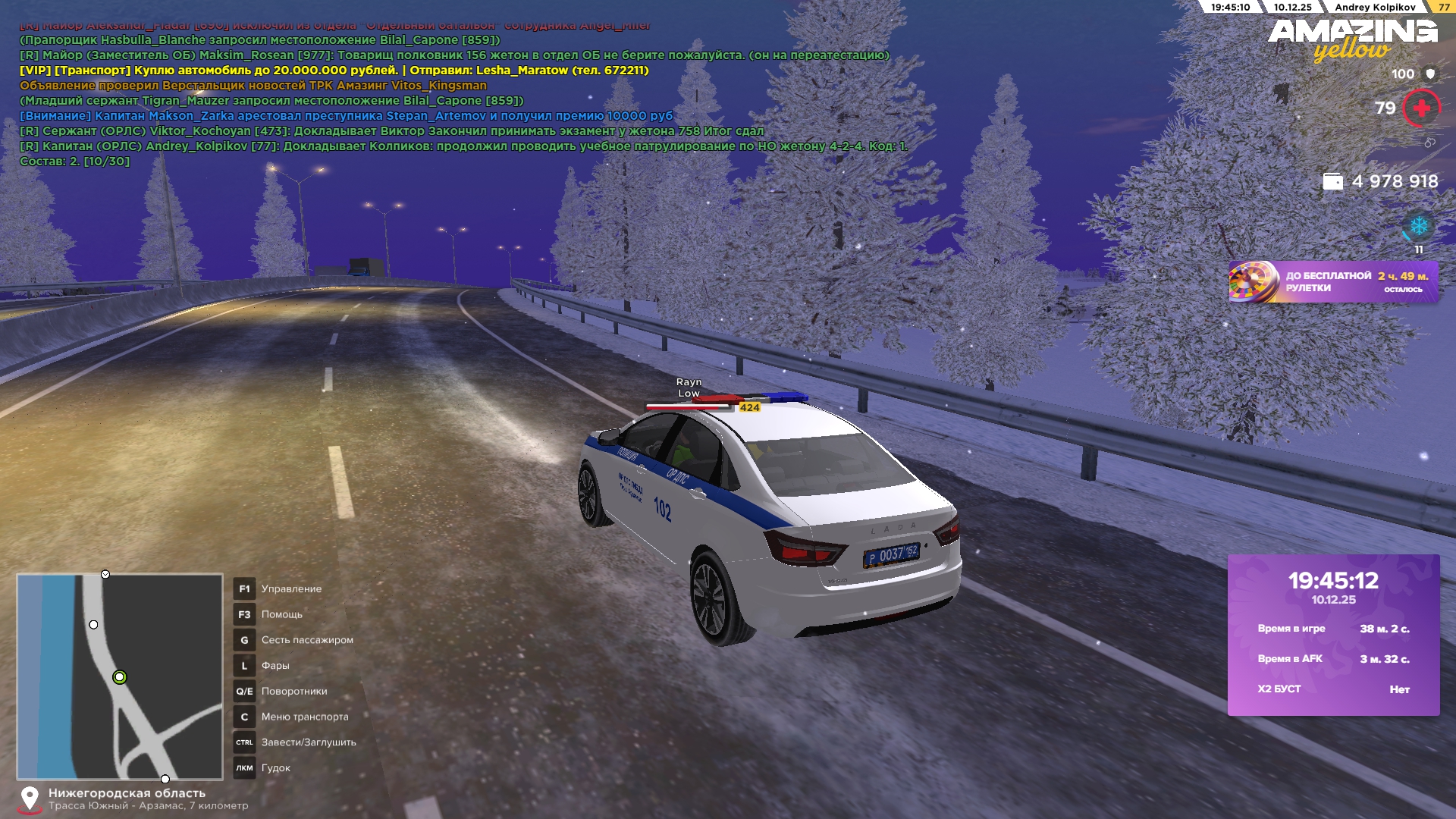Viewport: 1456px width, 819px height.
Task: Click the green player marker on minimap
Action: click(x=119, y=677)
